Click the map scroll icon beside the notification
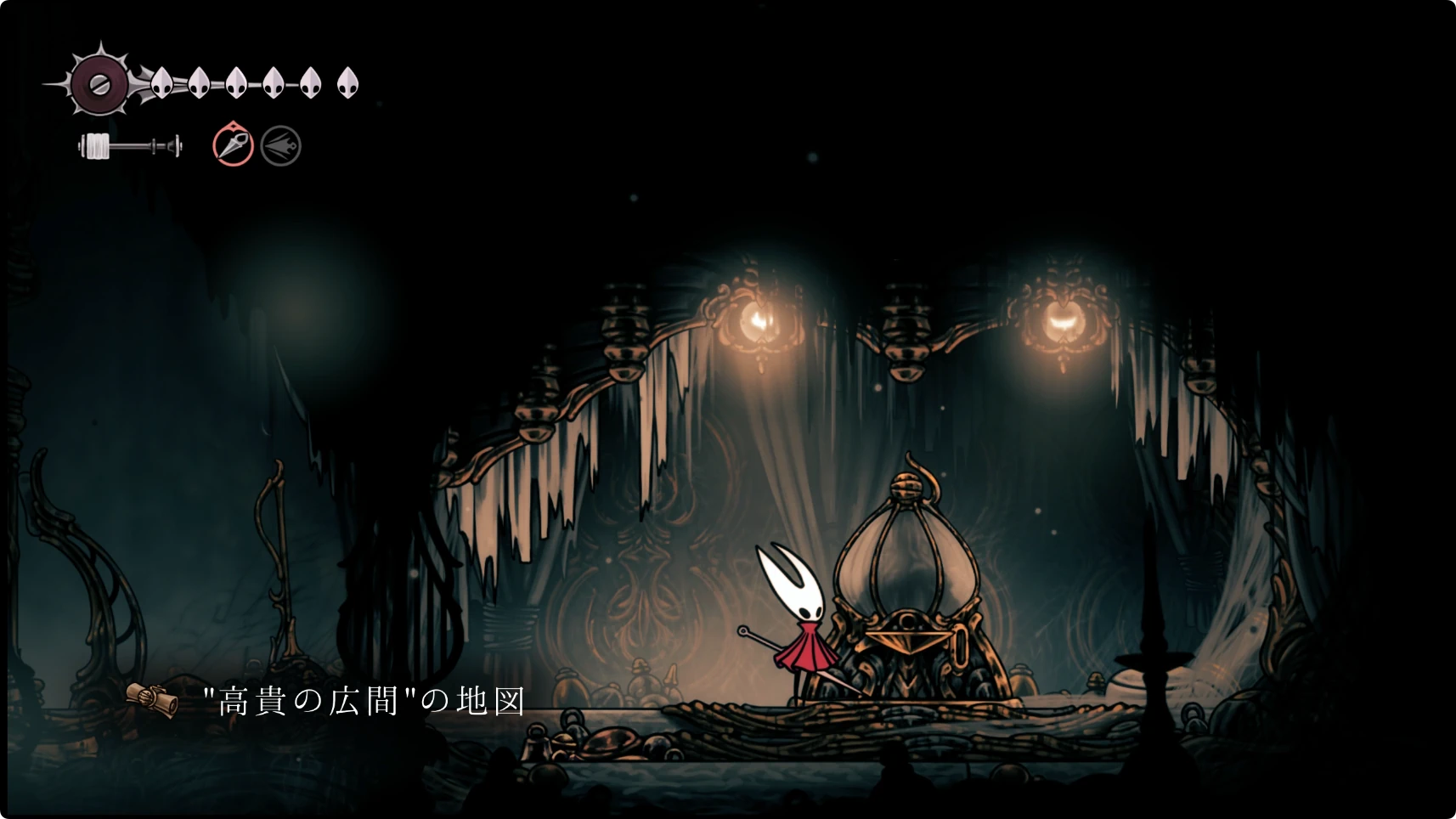1456x819 pixels. pyautogui.click(x=153, y=698)
